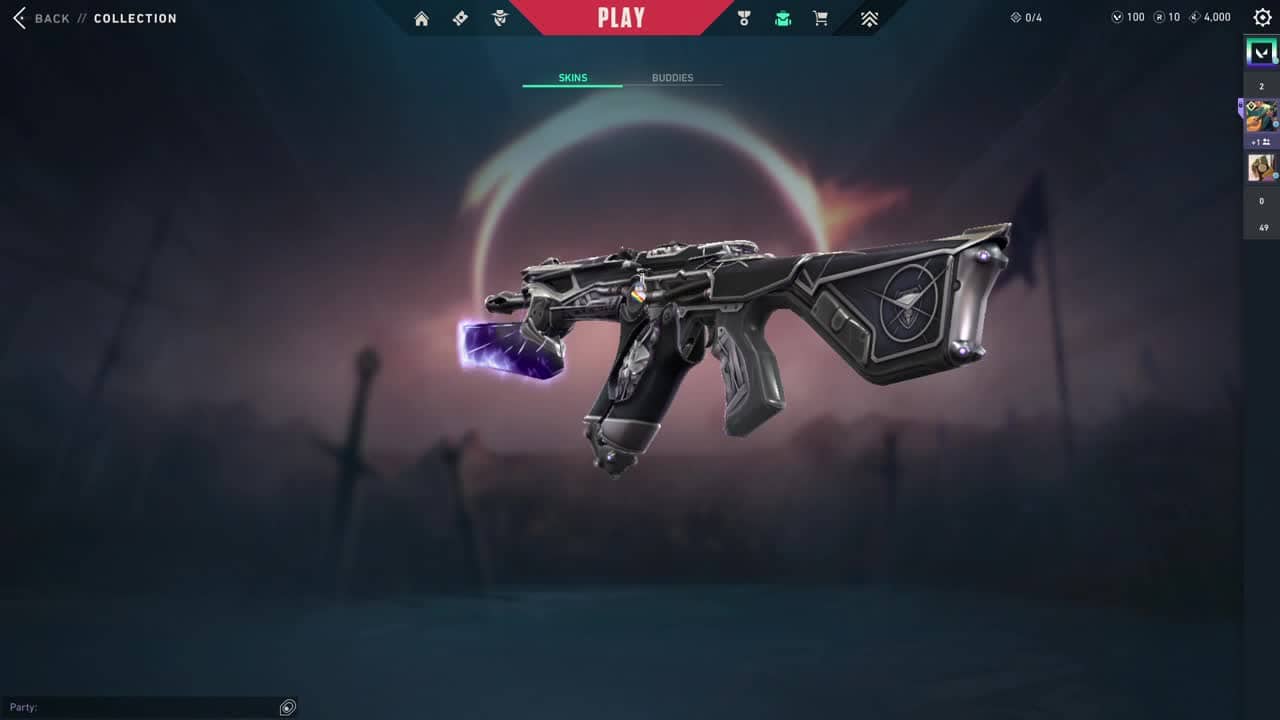1280x720 pixels.
Task: Open the Store shopping cart
Action: [821, 18]
